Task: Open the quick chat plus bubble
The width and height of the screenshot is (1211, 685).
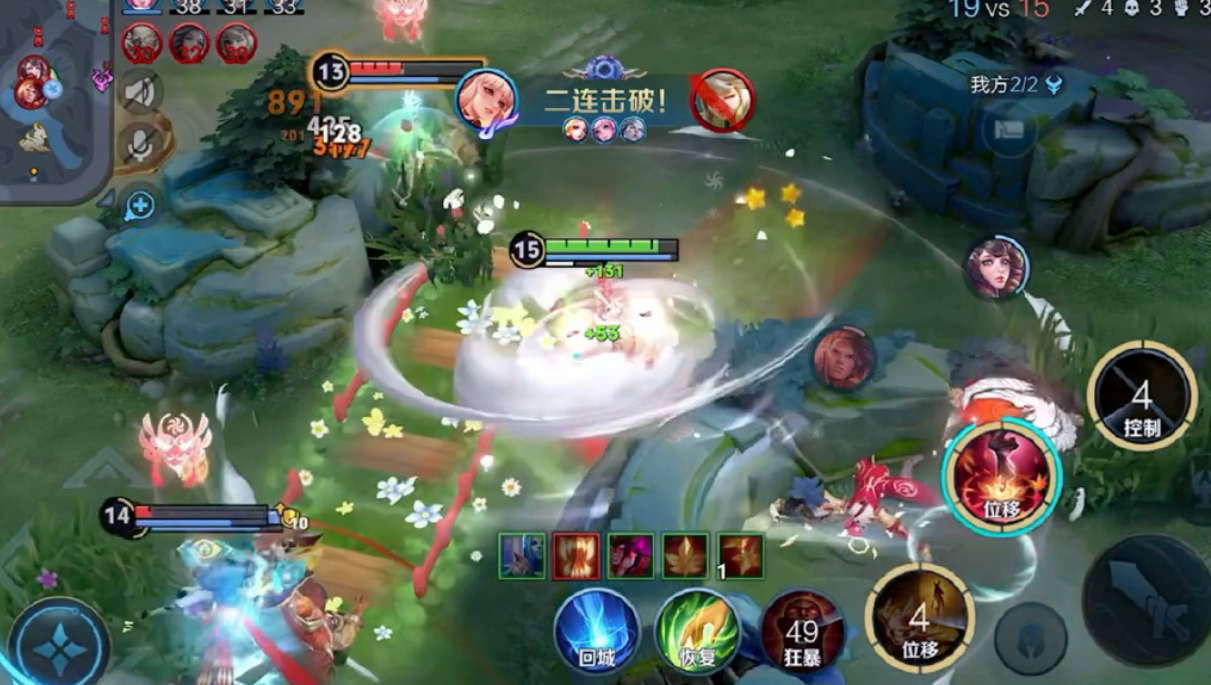Action: (x=140, y=206)
